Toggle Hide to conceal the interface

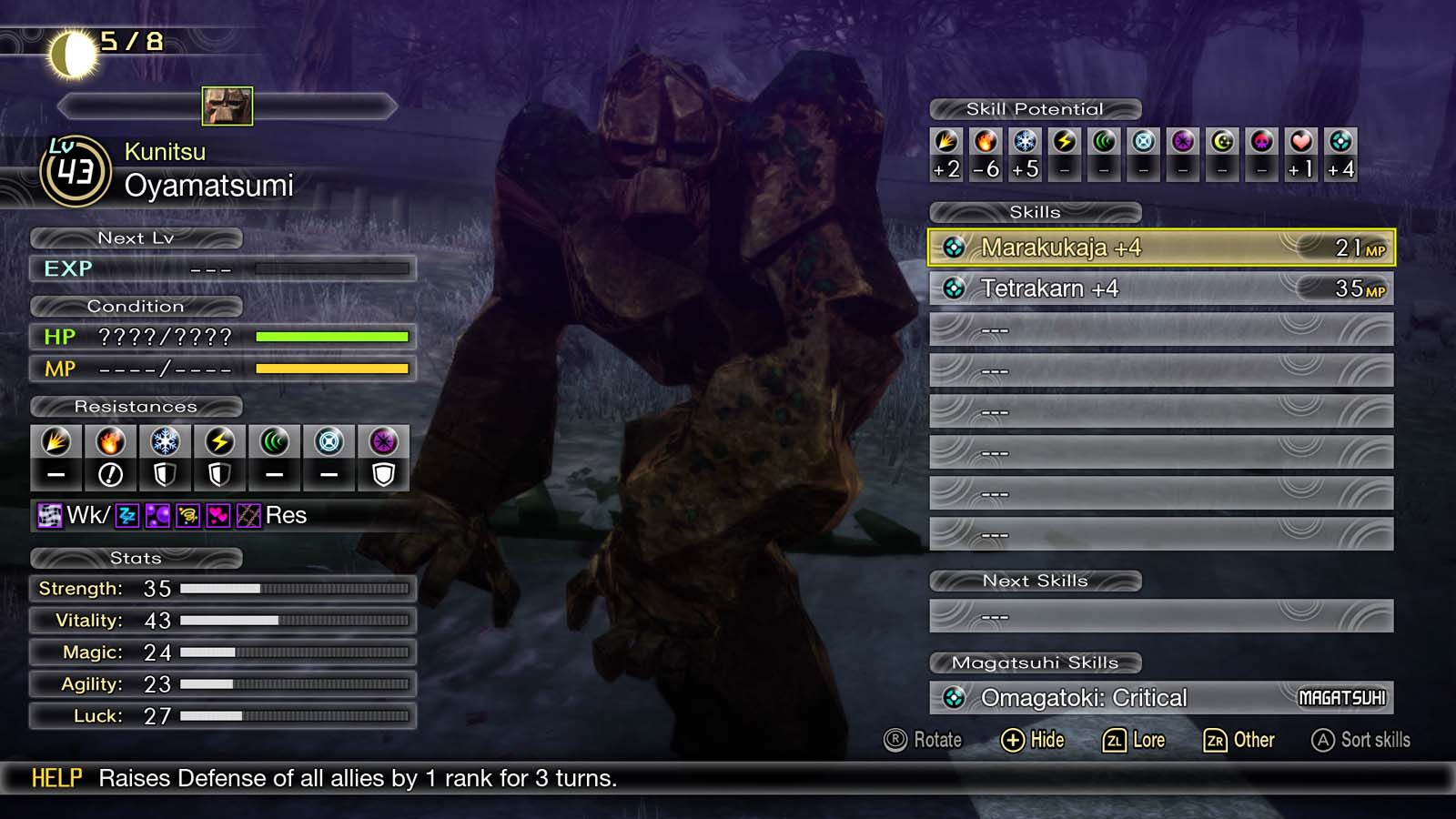[1036, 740]
